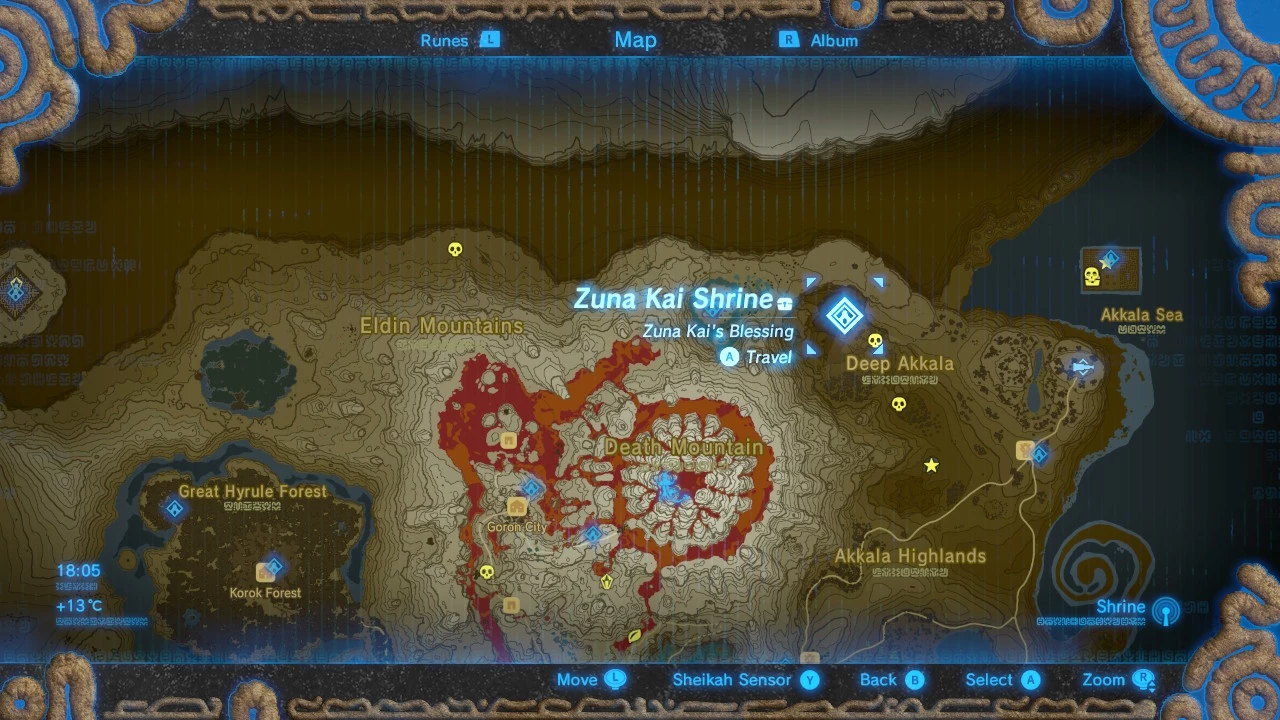Screen dimensions: 1280x720
Task: Select the Zuna Kai Shrine icon
Action: pyautogui.click(x=845, y=316)
